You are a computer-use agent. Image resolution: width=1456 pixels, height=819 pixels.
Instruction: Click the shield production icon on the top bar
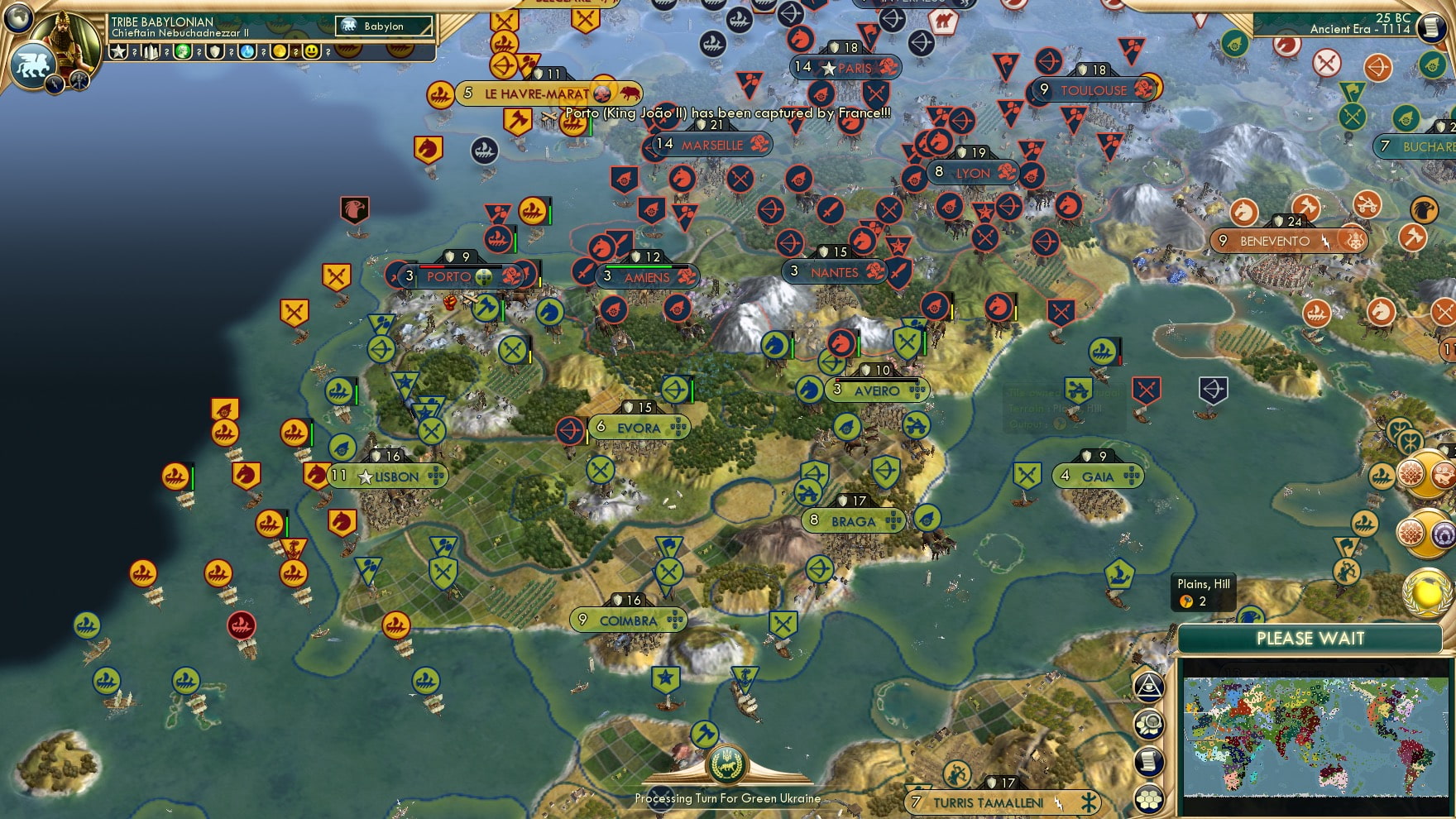(215, 53)
